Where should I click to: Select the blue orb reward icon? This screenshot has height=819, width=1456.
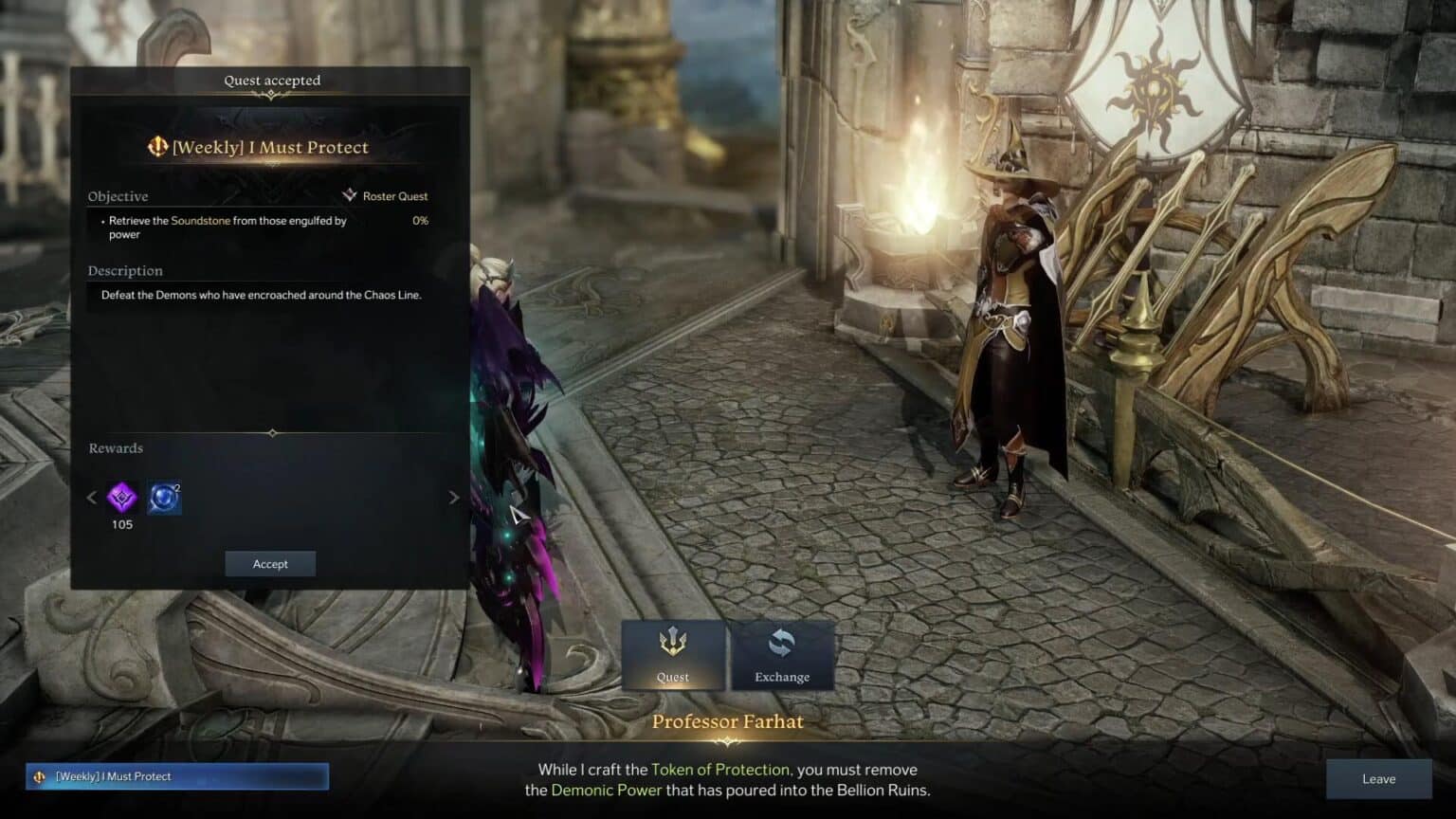point(164,497)
